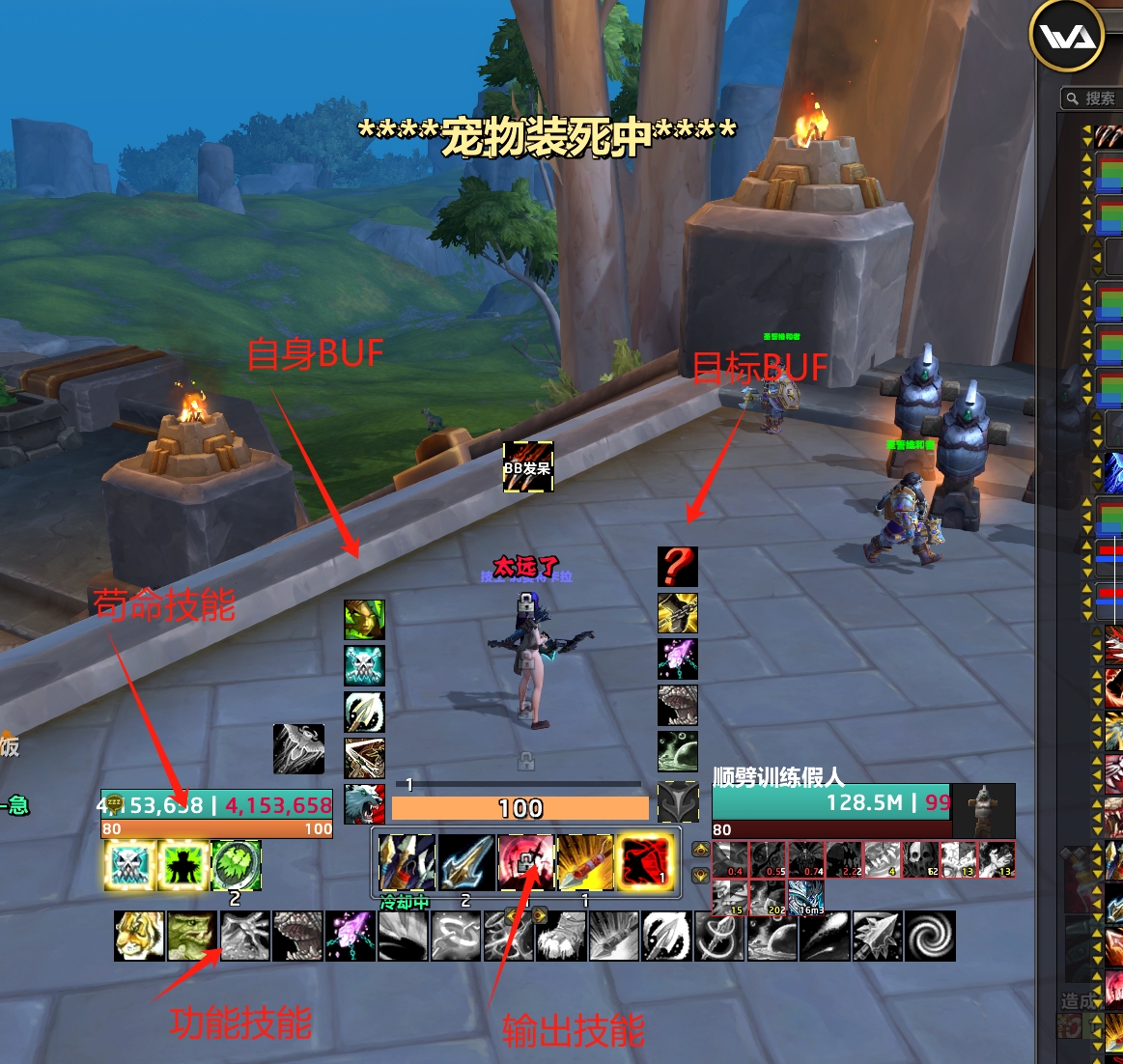Select the grey winged ability icon

point(298,749)
